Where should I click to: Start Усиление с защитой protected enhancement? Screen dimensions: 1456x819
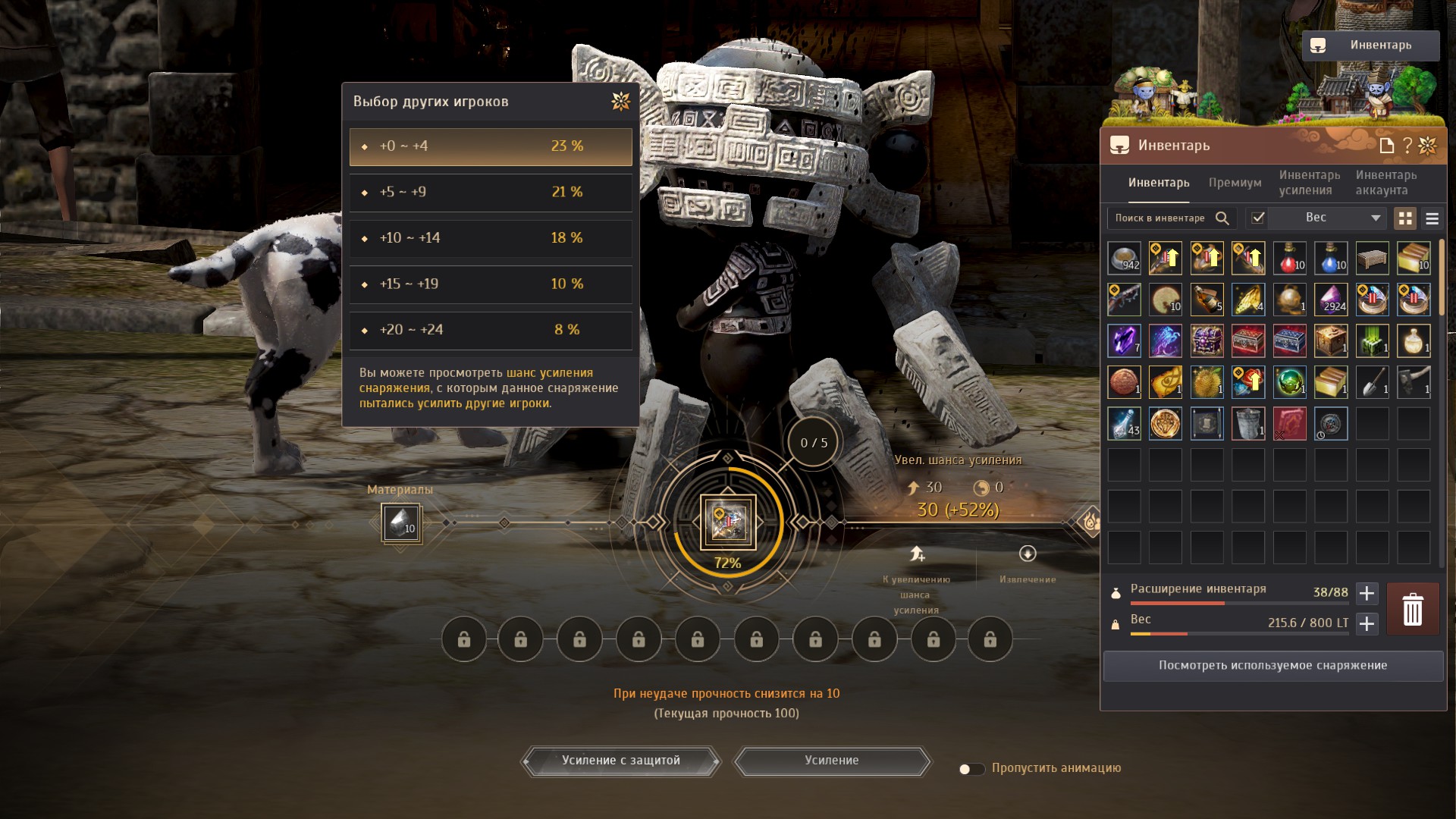[620, 761]
